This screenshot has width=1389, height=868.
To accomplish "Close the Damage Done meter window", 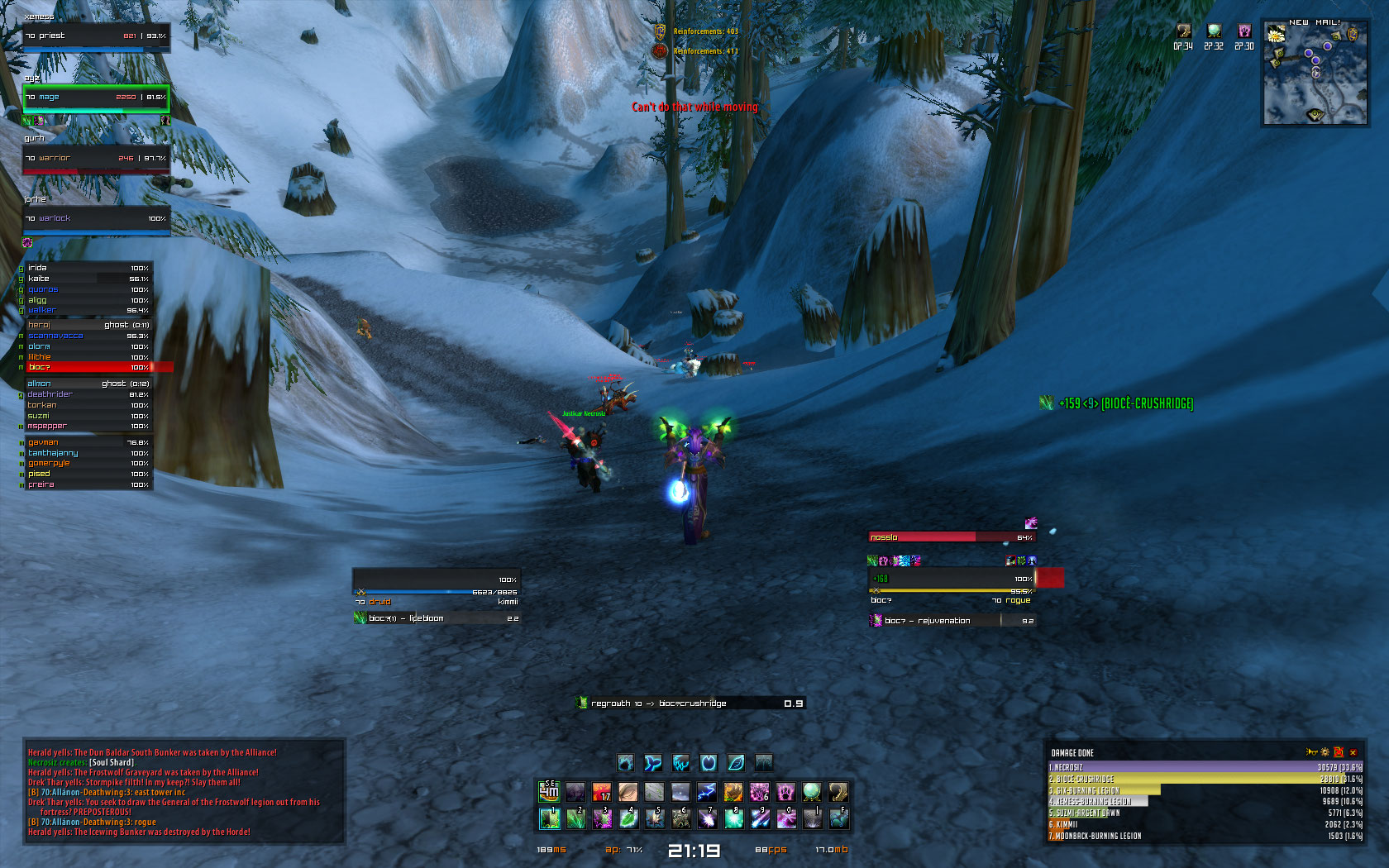I will click(1353, 752).
